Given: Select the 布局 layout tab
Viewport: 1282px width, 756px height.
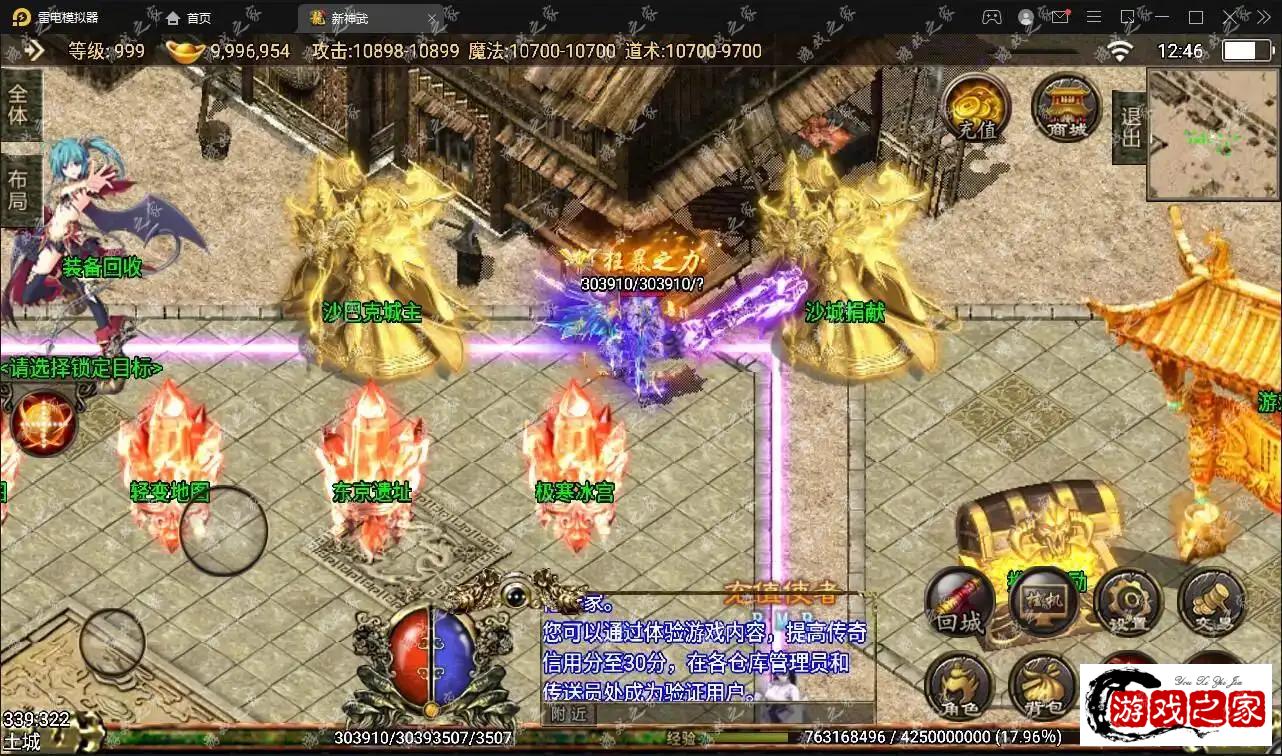Looking at the screenshot, I should point(20,190).
